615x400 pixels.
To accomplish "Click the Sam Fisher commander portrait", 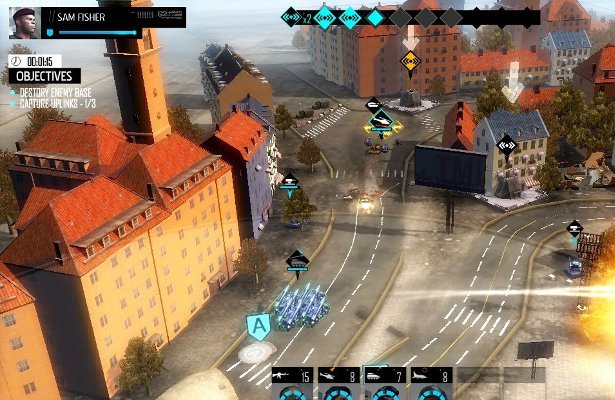I will pyautogui.click(x=23, y=22).
